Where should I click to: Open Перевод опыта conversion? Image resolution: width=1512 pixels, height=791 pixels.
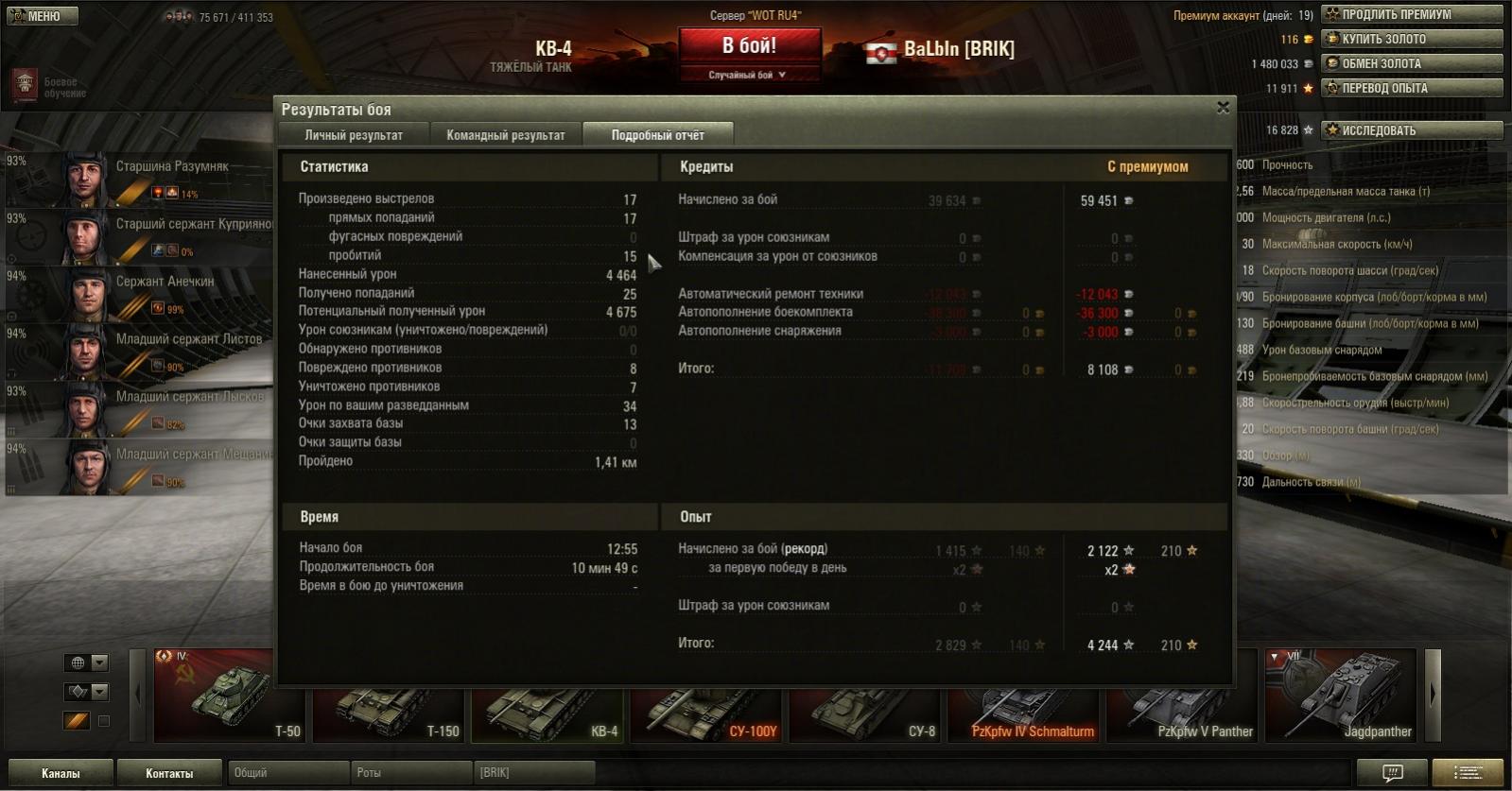pyautogui.click(x=1411, y=88)
